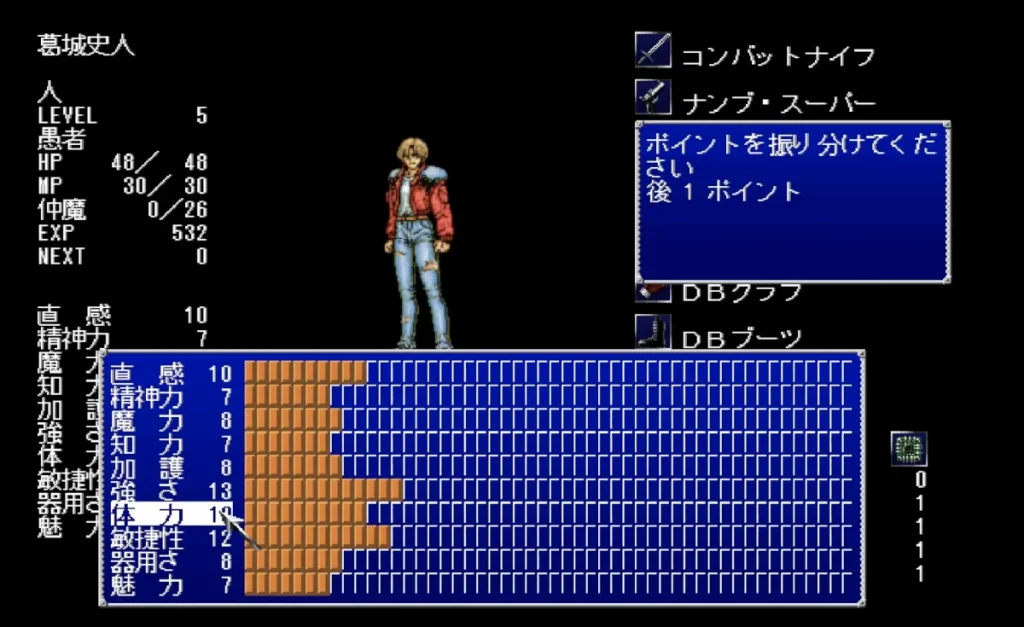Pick the 魔力 stat row
The image size is (1024, 627).
[x=170, y=420]
